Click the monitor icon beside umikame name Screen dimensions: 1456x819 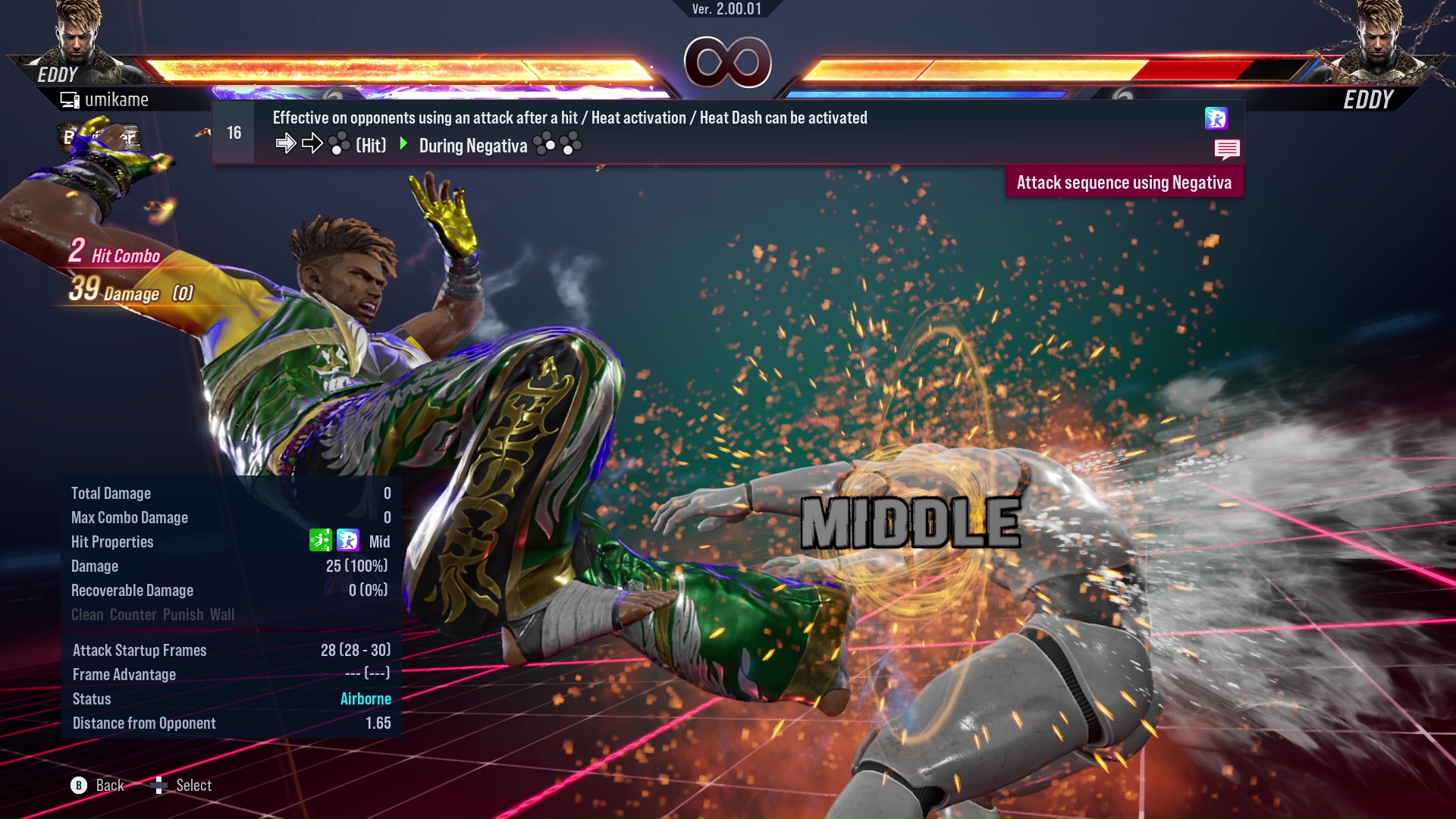pyautogui.click(x=69, y=99)
